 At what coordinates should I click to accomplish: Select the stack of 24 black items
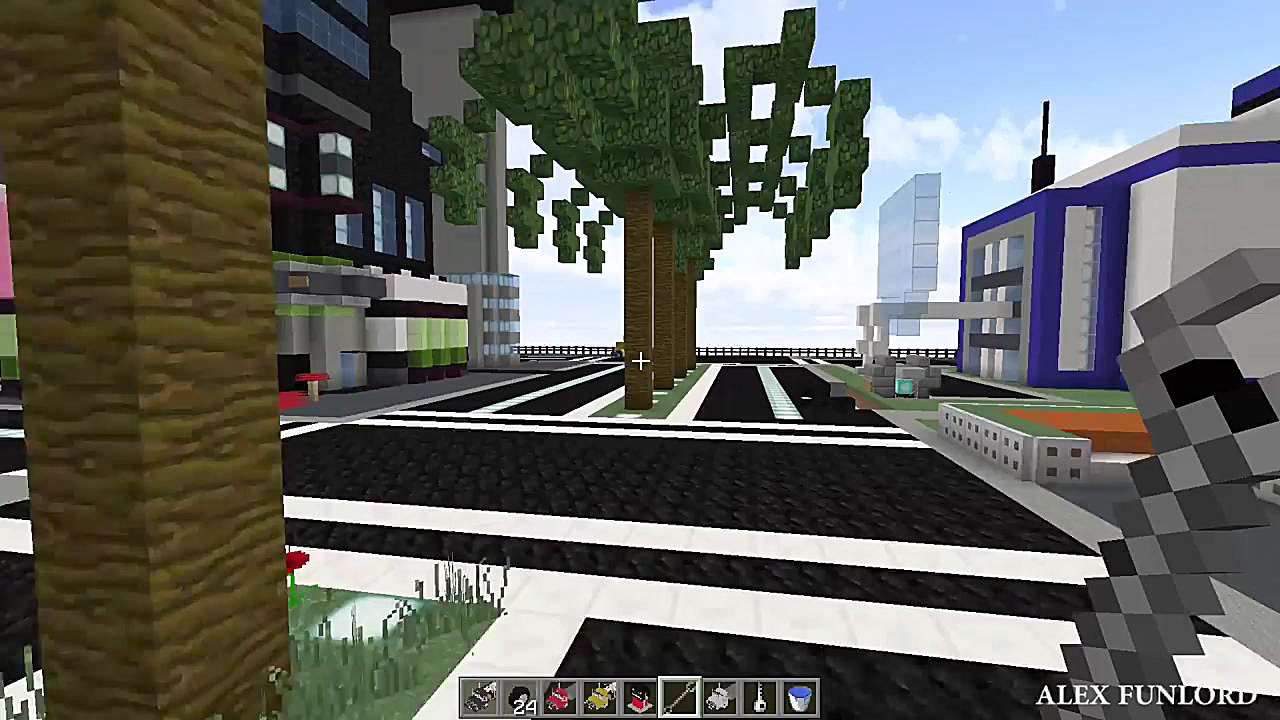coord(520,698)
